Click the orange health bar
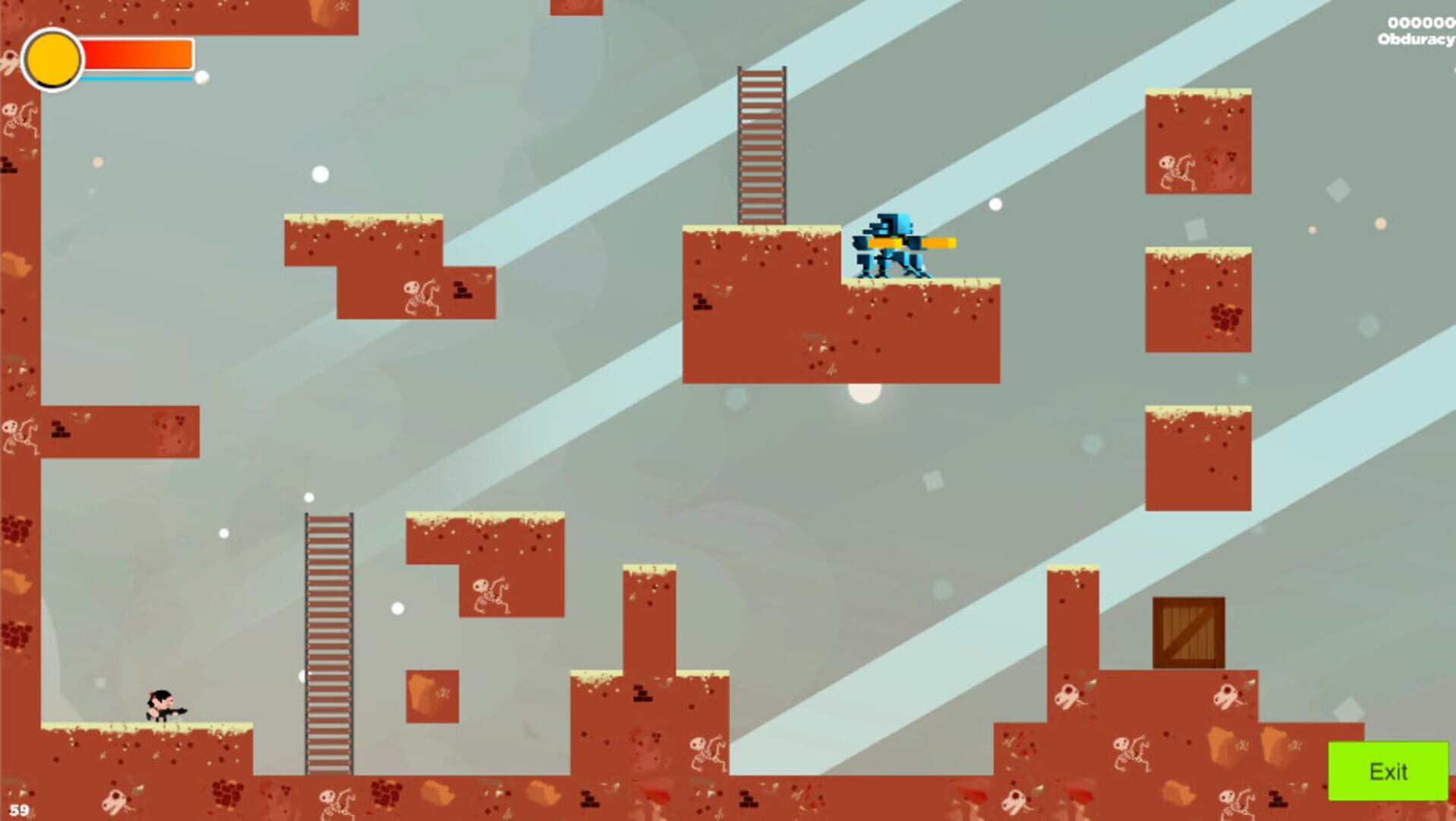 (137, 53)
